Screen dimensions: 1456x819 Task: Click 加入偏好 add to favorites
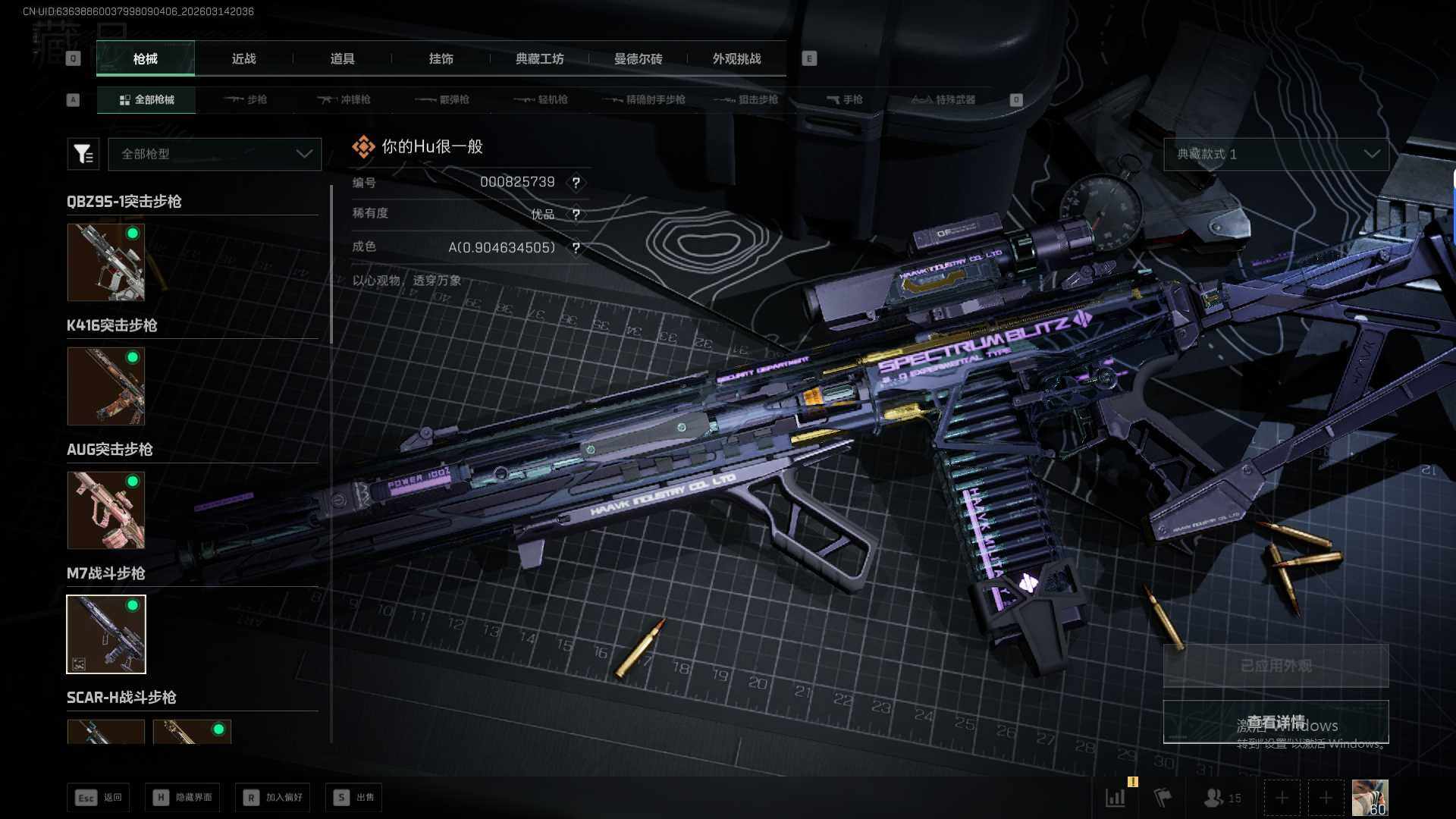[273, 797]
